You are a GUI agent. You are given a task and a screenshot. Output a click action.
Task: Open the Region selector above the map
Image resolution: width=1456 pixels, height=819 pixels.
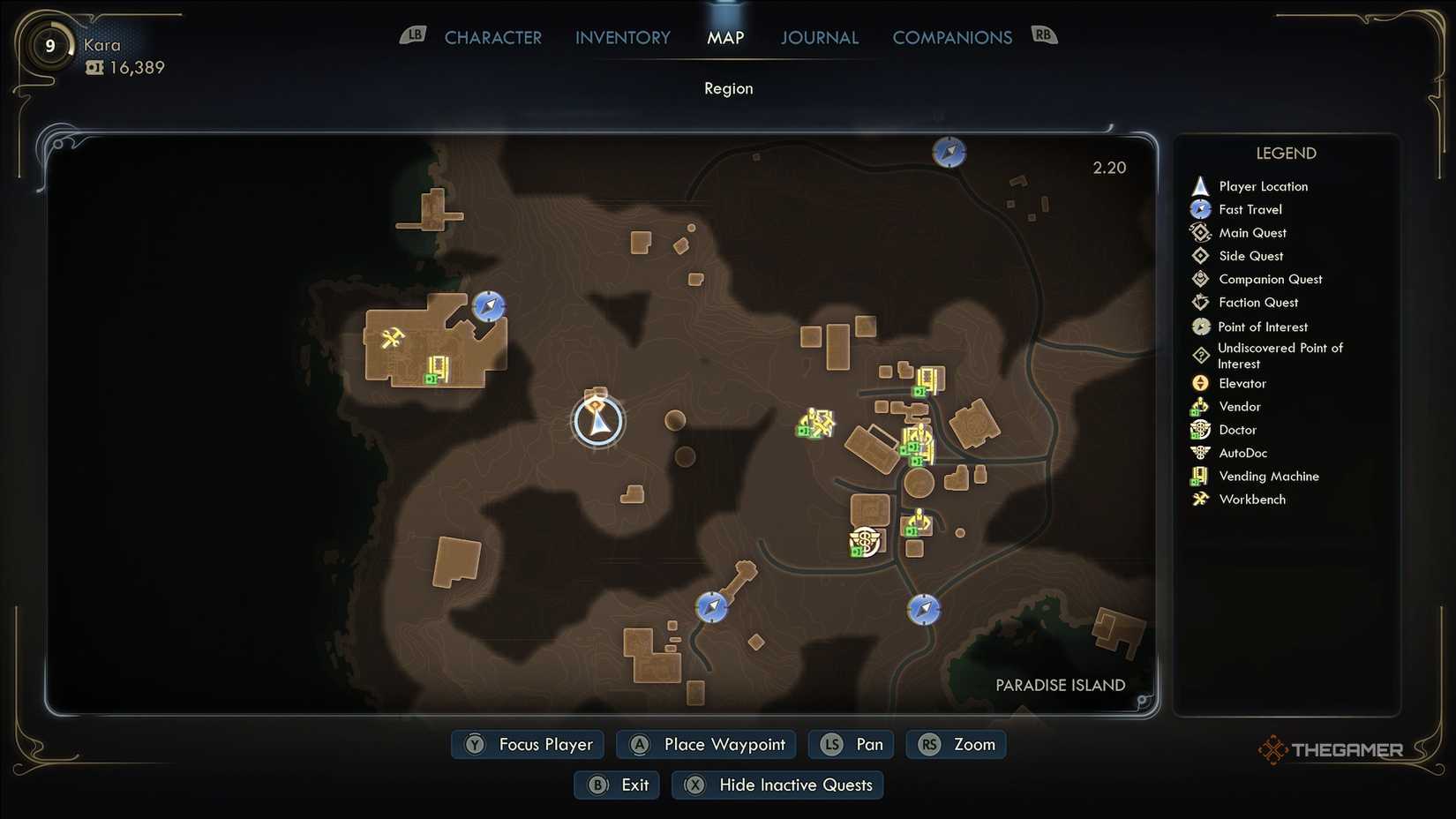coord(728,88)
